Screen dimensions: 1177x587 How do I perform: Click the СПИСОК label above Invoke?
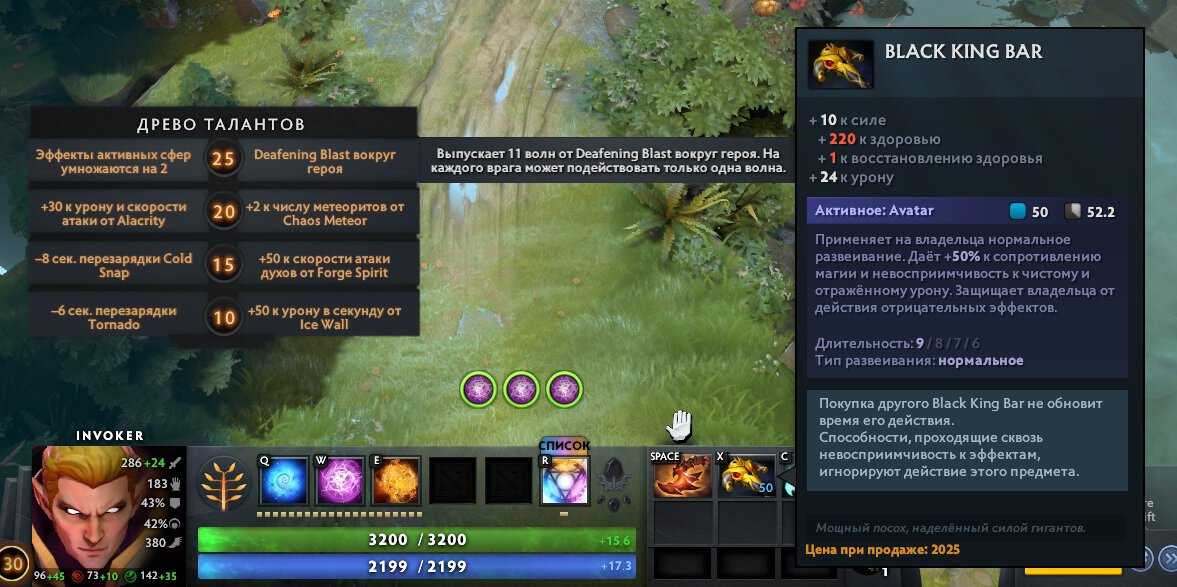pyautogui.click(x=564, y=446)
